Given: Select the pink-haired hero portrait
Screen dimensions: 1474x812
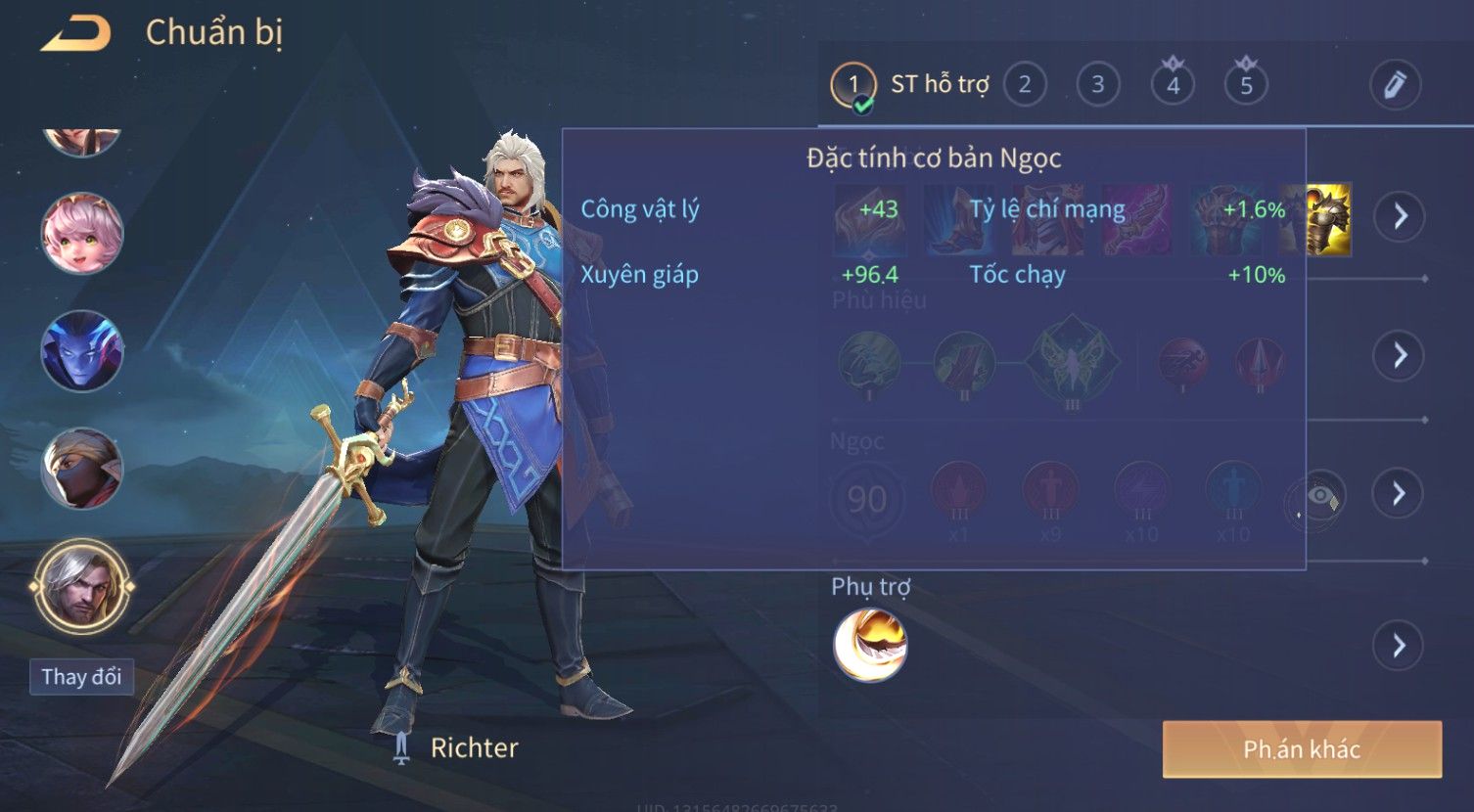Looking at the screenshot, I should click(82, 233).
